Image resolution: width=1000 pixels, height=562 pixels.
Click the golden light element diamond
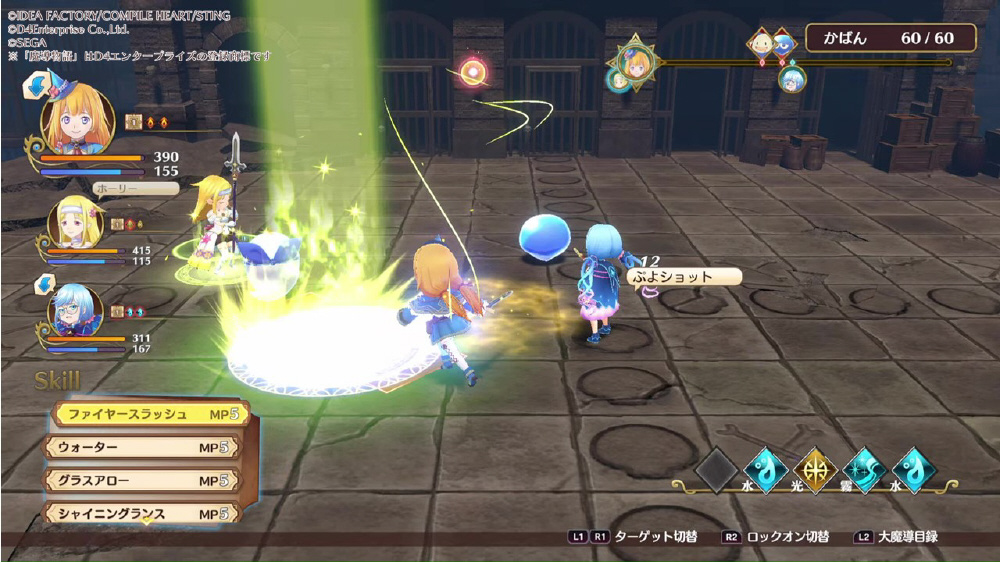(x=815, y=470)
